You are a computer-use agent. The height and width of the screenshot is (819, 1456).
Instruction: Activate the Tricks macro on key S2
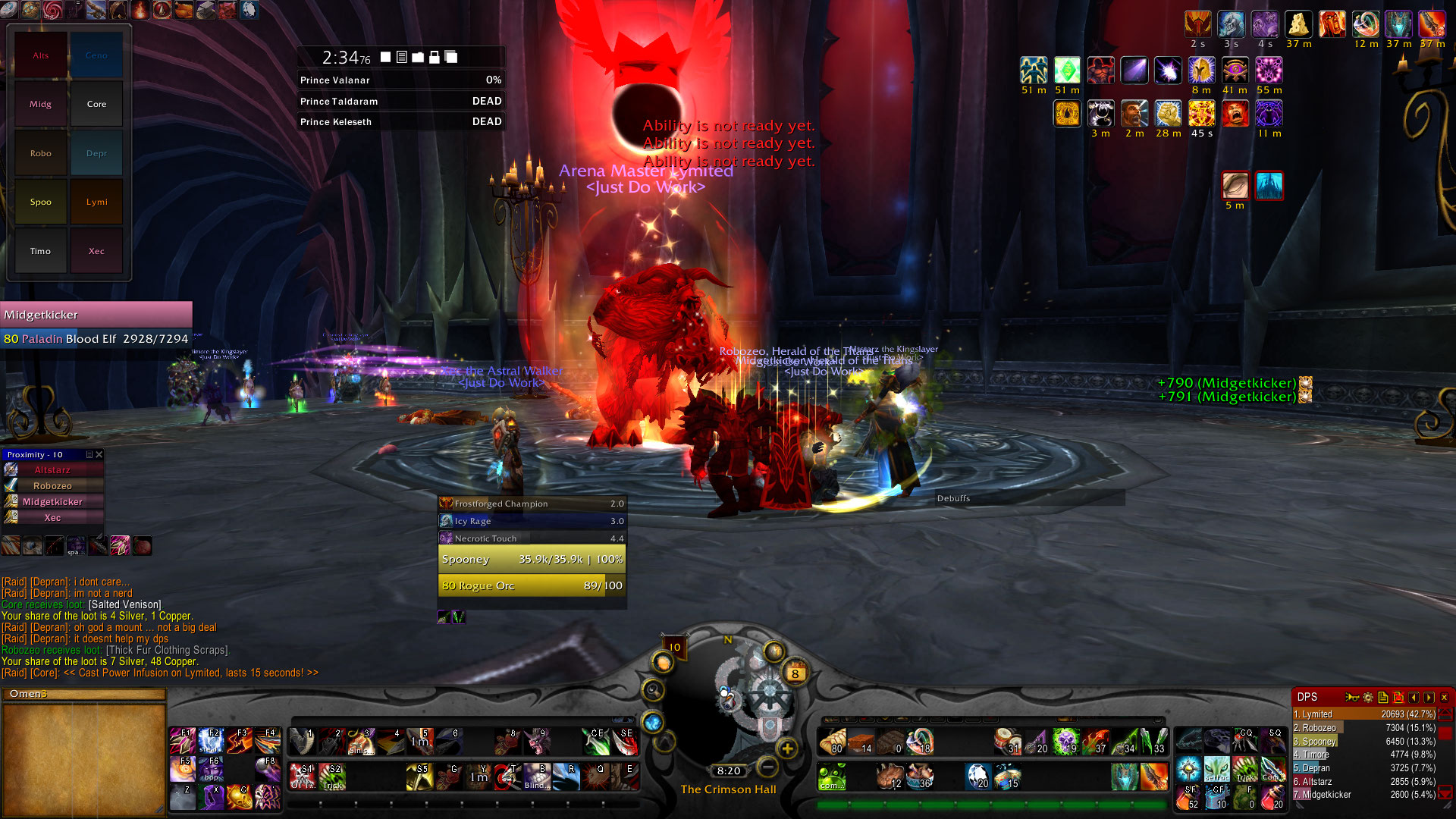333,777
